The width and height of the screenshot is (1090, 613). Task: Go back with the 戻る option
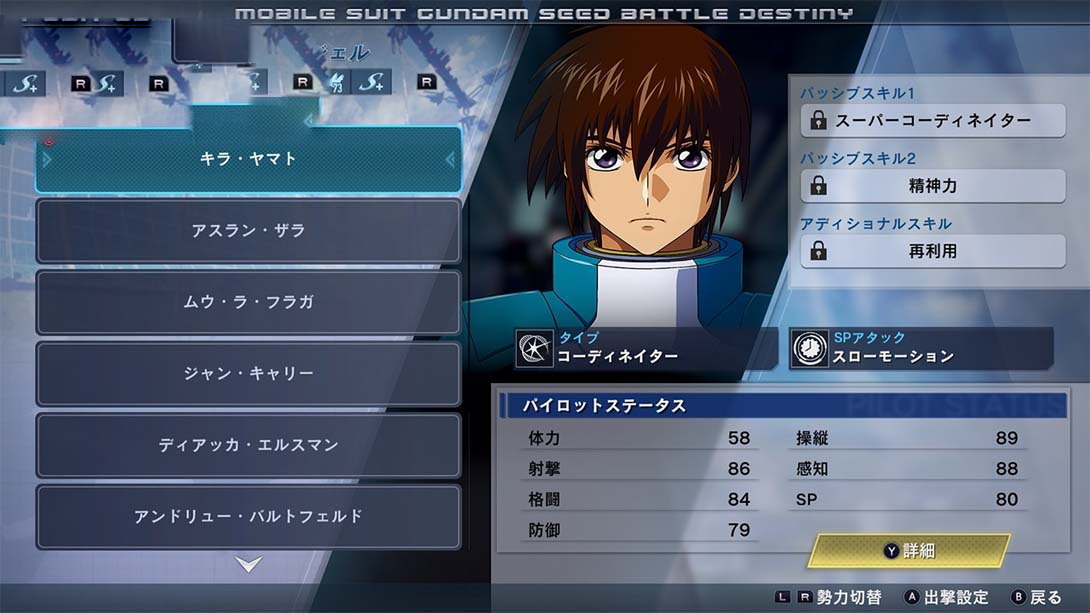click(1036, 597)
